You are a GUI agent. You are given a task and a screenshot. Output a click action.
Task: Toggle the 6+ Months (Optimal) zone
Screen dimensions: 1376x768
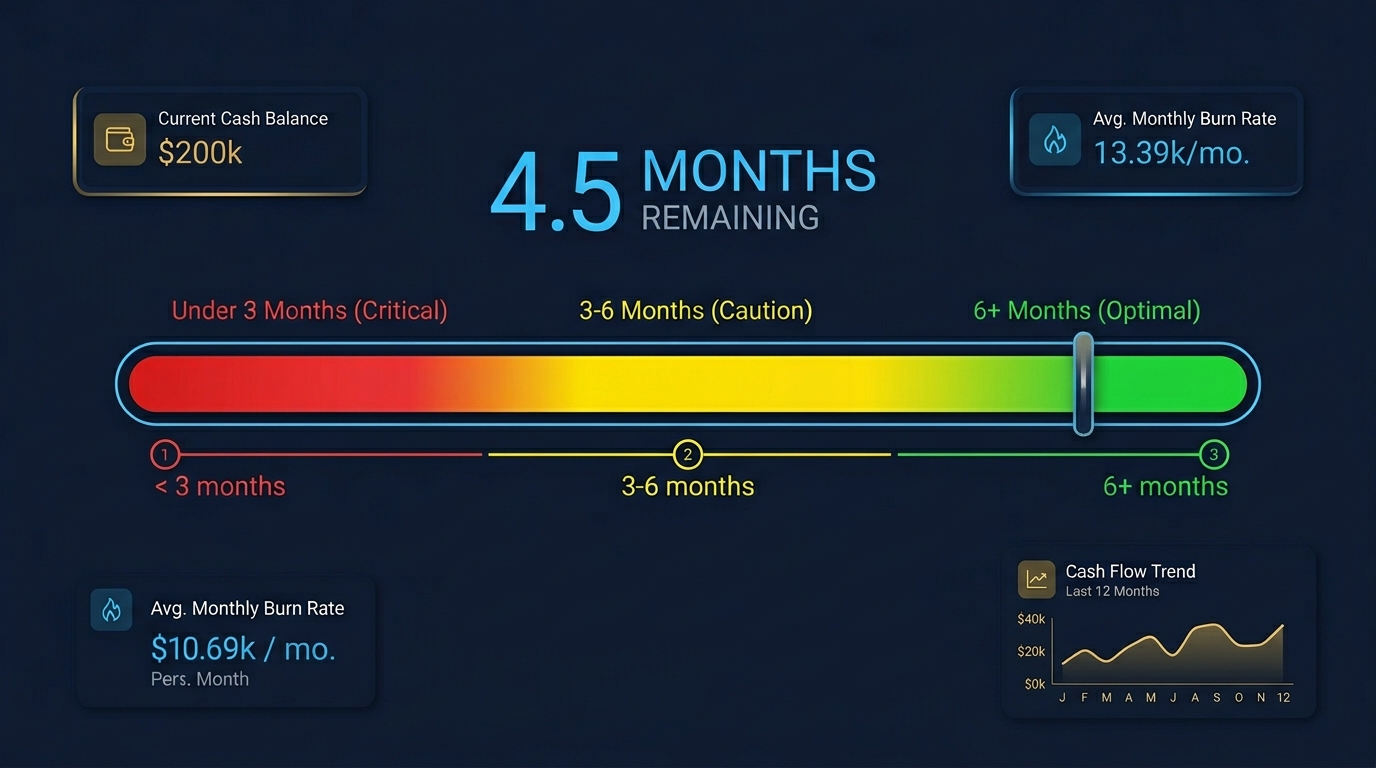tap(1086, 310)
